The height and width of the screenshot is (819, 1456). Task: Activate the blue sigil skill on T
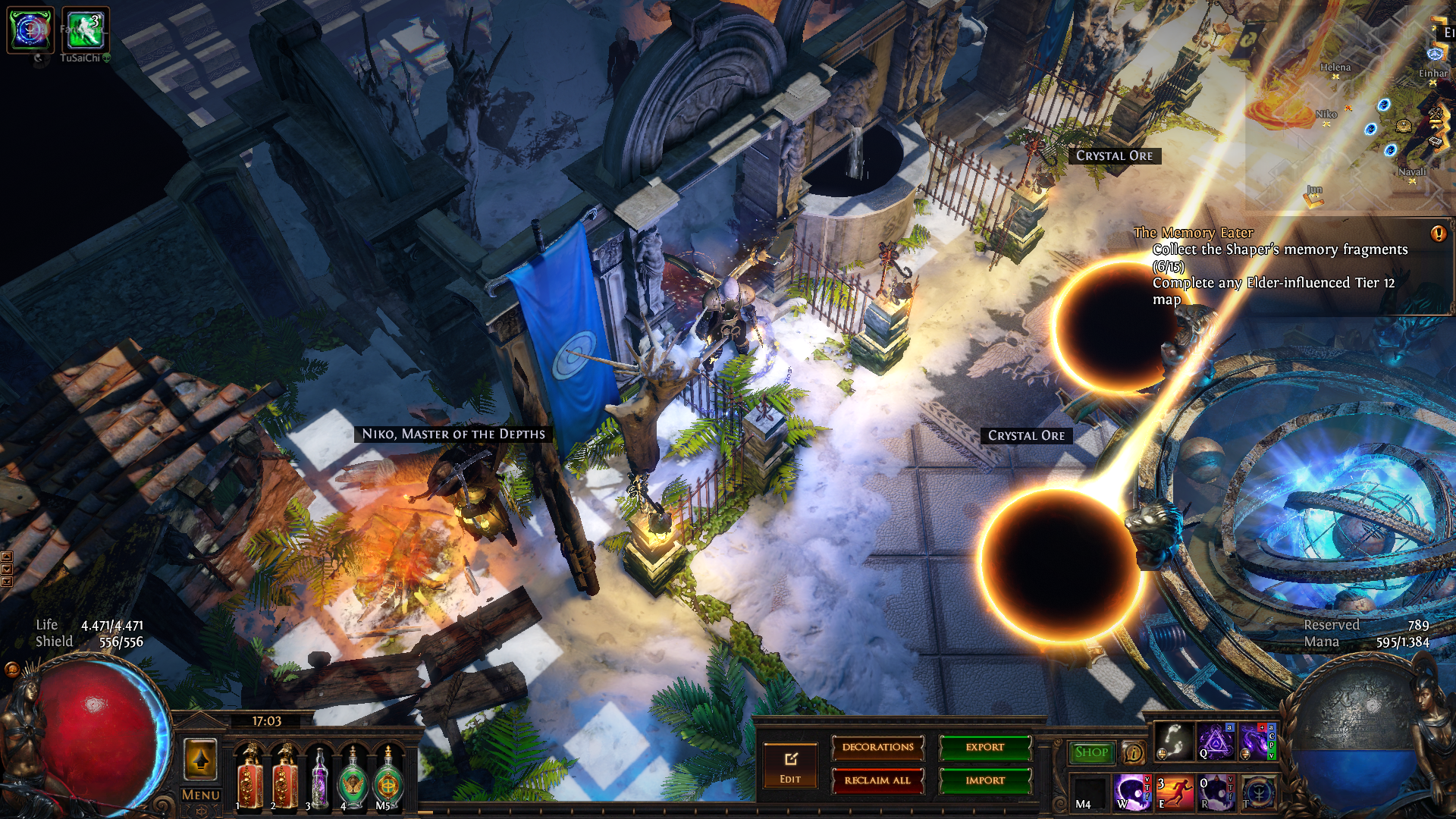tap(1258, 792)
